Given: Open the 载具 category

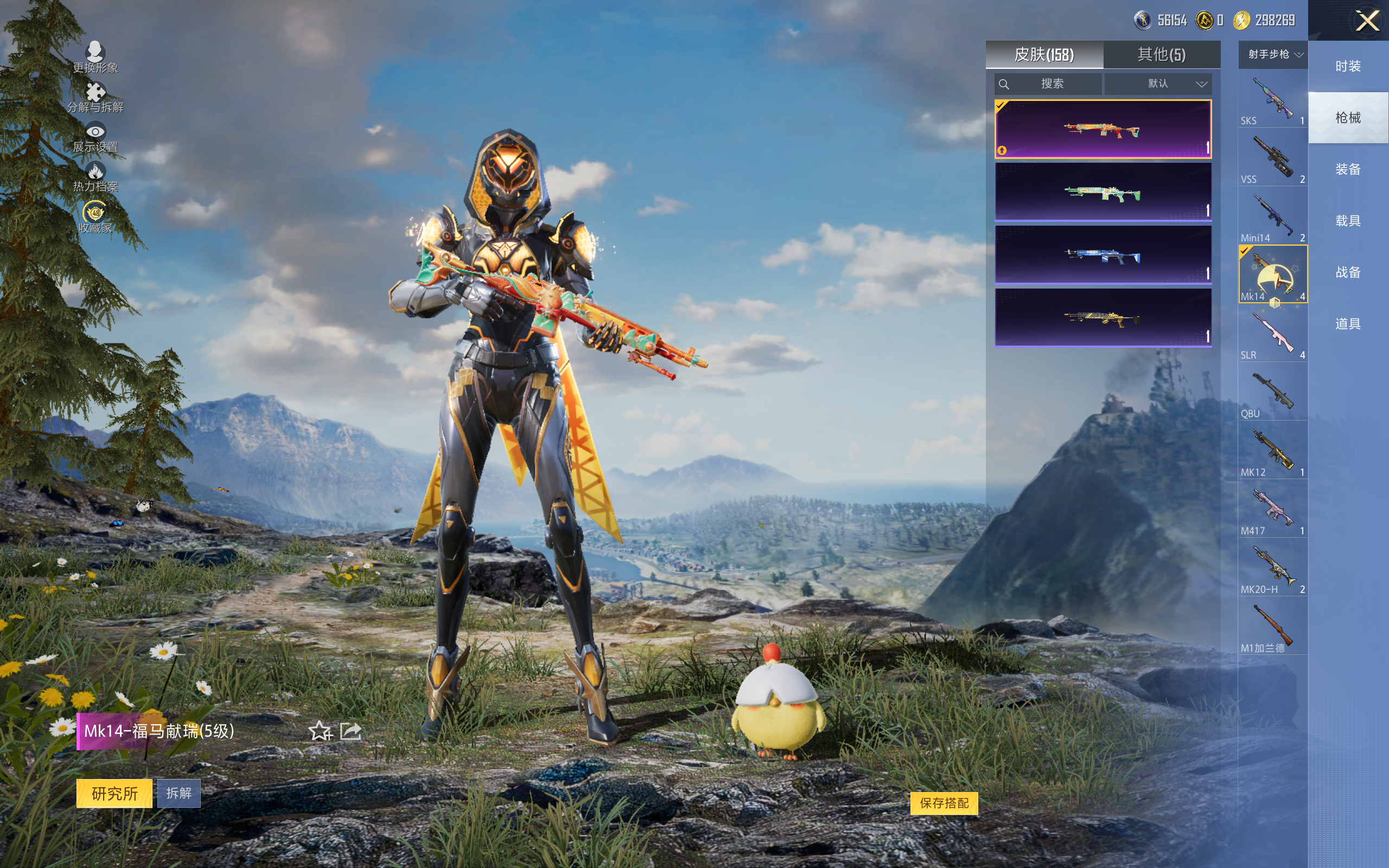Looking at the screenshot, I should coord(1348,221).
